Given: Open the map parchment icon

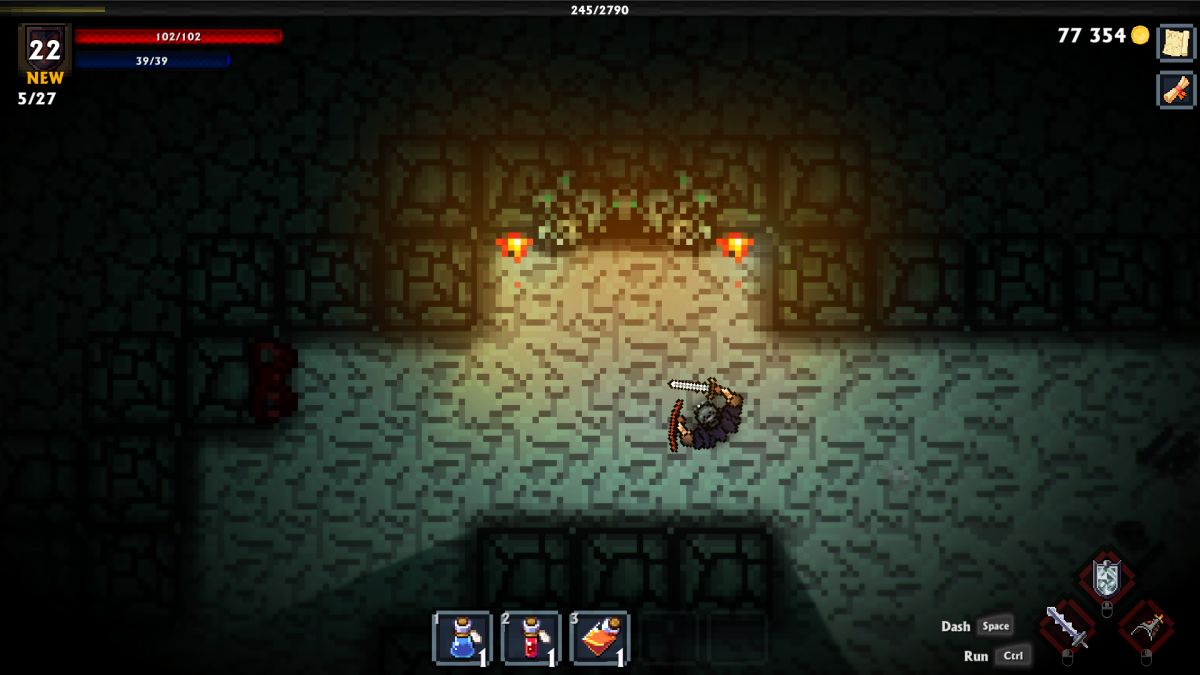Looking at the screenshot, I should pyautogui.click(x=1176, y=42).
